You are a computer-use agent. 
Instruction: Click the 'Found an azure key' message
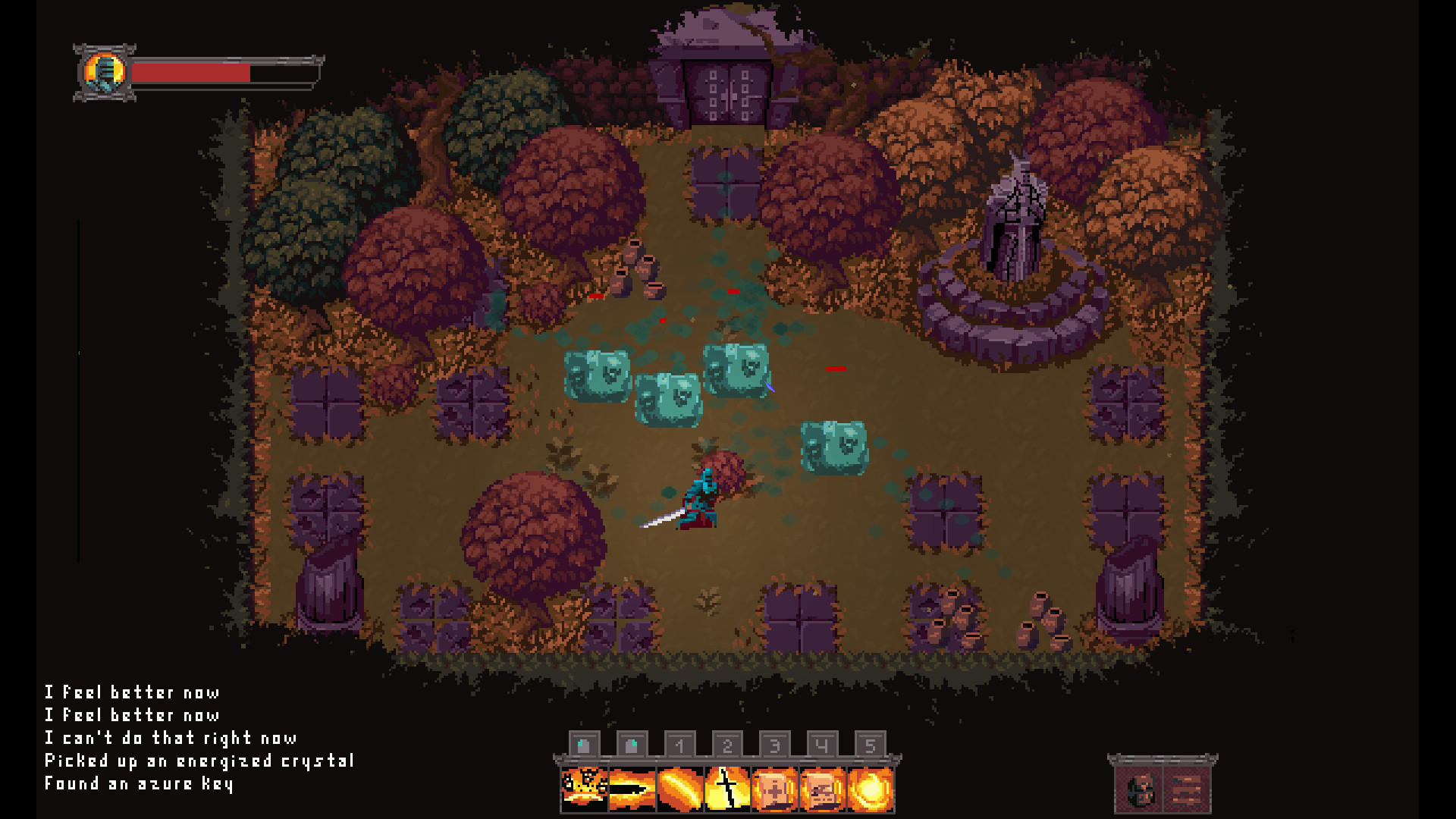coord(140,785)
